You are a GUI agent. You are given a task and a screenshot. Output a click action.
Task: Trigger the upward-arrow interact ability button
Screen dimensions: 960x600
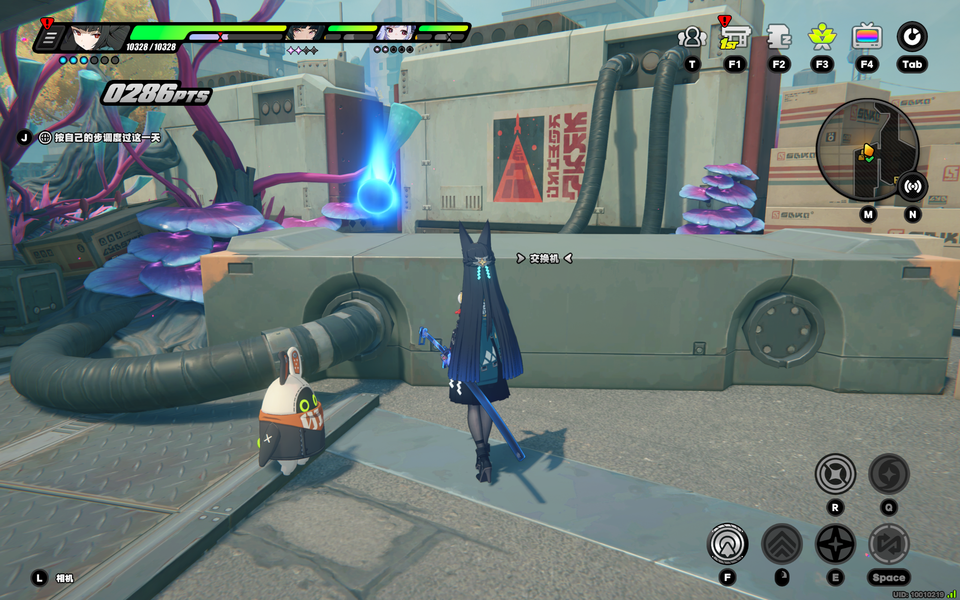tap(728, 544)
